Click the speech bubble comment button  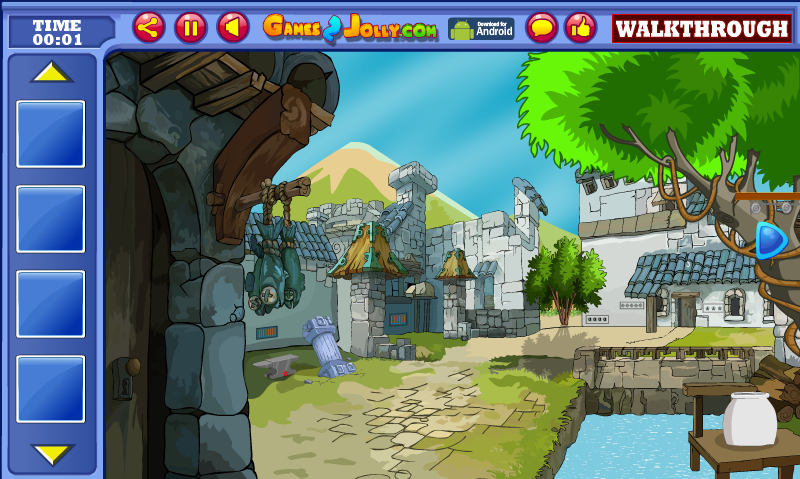point(541,28)
